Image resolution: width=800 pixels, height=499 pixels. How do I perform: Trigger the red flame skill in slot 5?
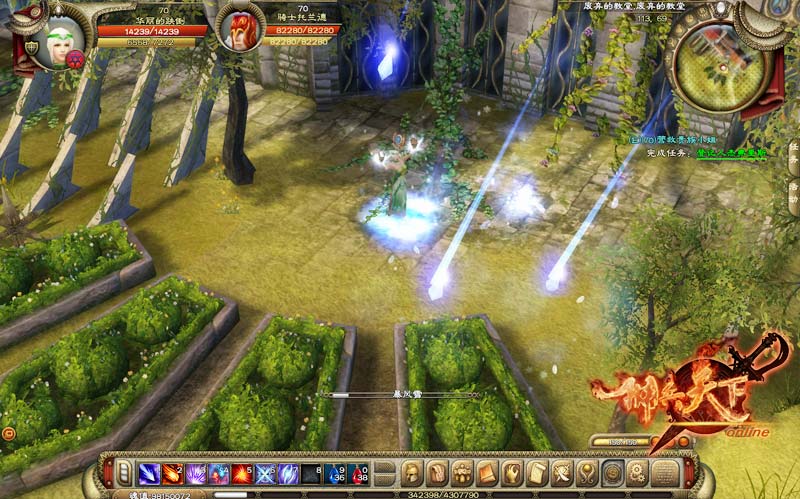tap(241, 472)
